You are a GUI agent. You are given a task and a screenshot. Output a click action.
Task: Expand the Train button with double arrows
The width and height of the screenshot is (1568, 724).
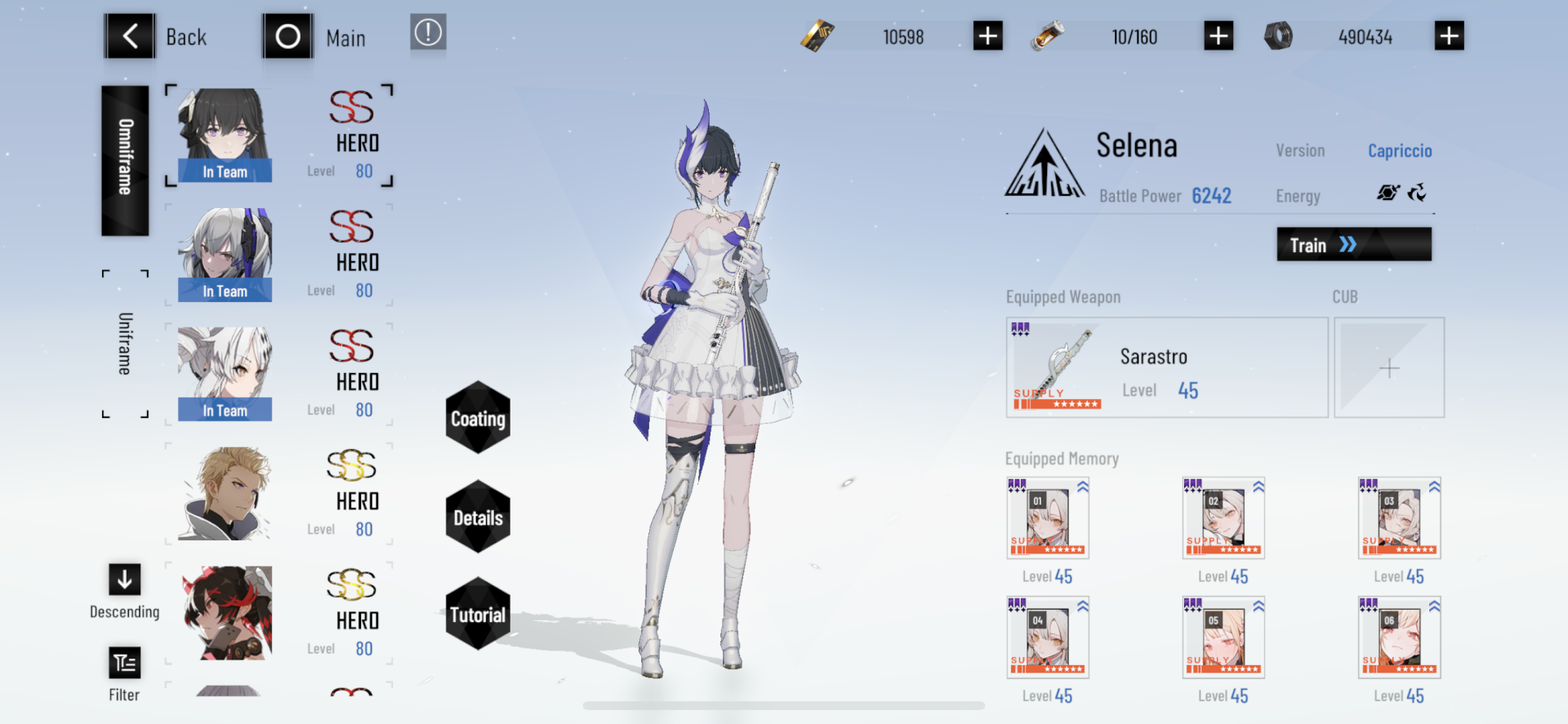point(1353,244)
